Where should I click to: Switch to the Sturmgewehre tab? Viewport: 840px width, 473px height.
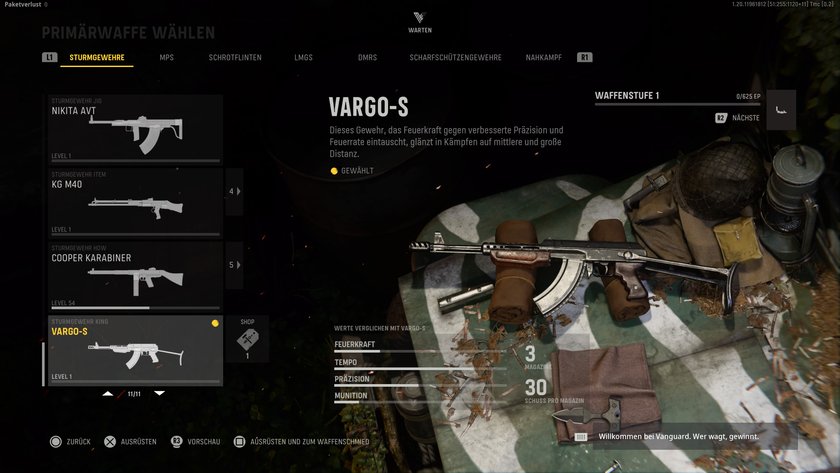coord(97,58)
